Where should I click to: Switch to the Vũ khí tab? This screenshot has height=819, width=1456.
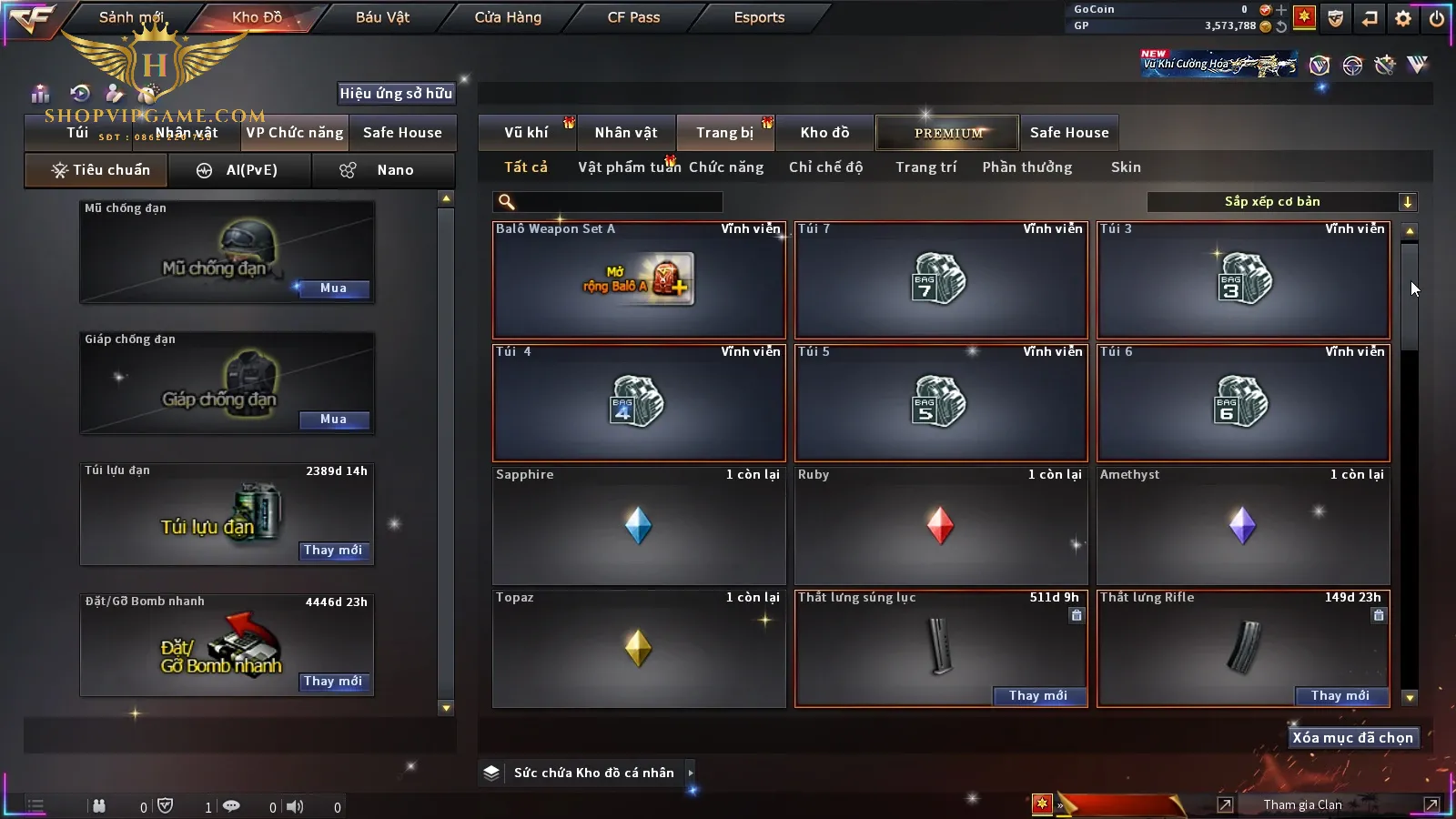coord(526,133)
